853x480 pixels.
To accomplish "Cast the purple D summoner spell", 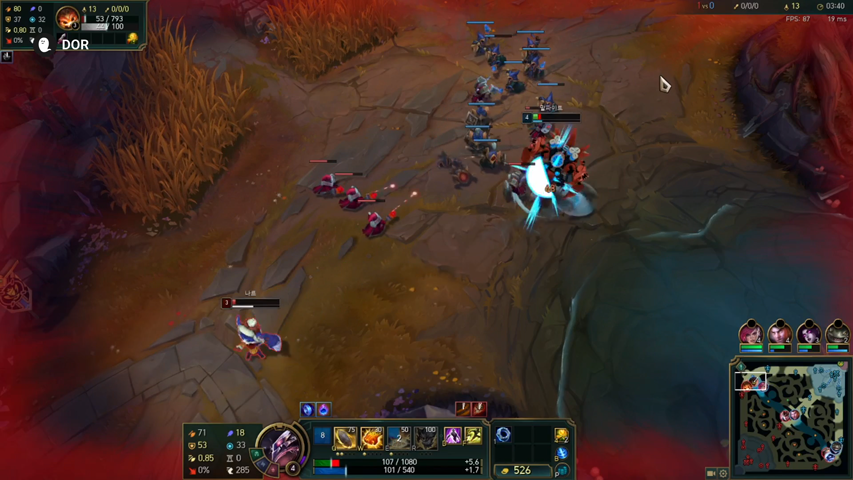I will pos(452,436).
